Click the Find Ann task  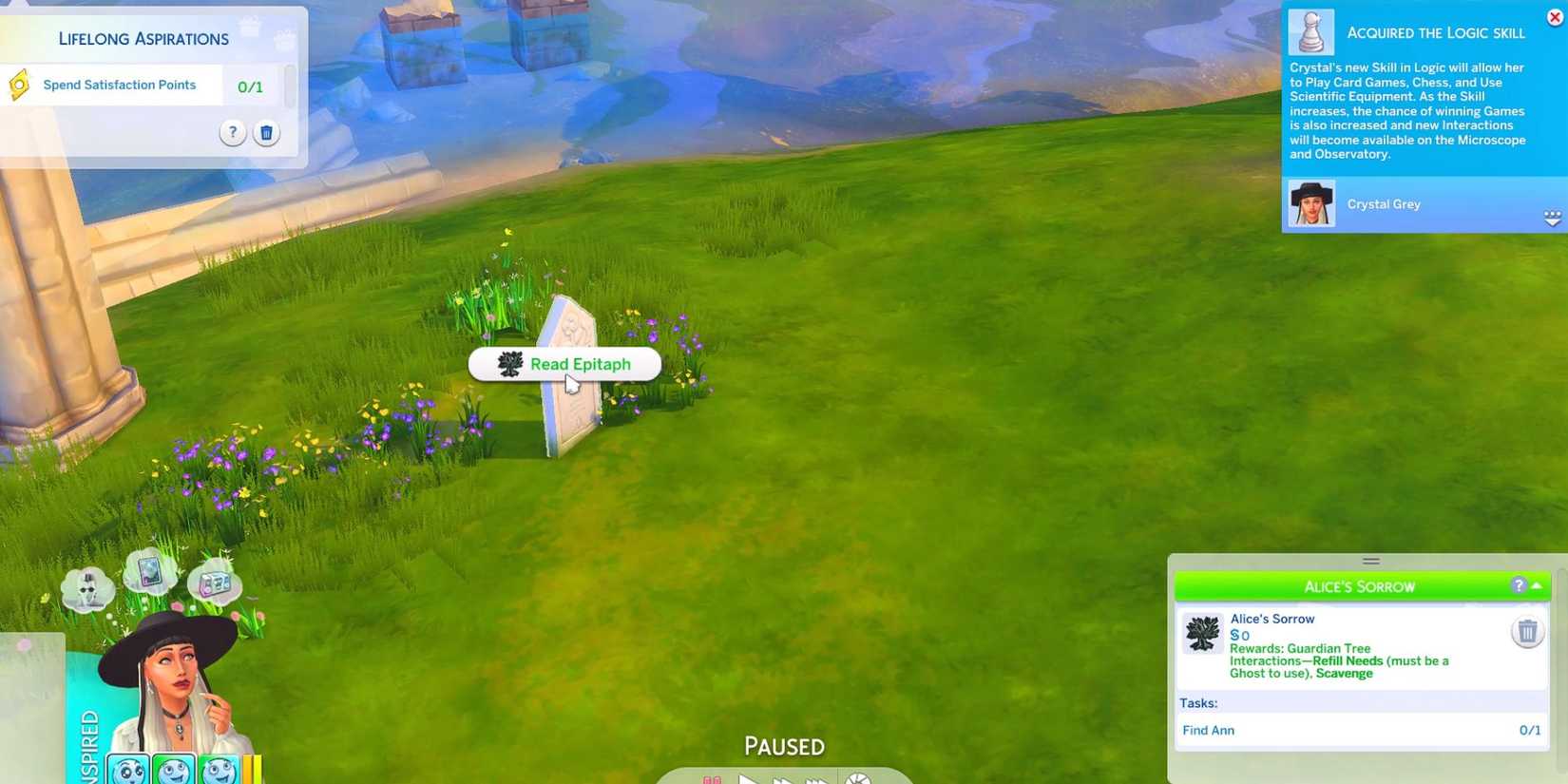1208,730
